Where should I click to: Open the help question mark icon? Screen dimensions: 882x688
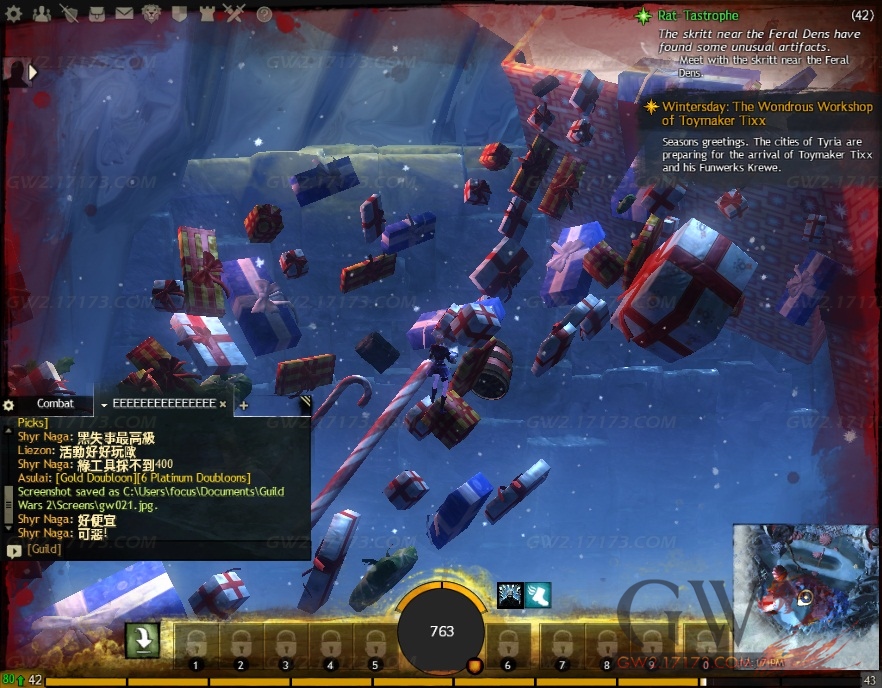click(264, 14)
